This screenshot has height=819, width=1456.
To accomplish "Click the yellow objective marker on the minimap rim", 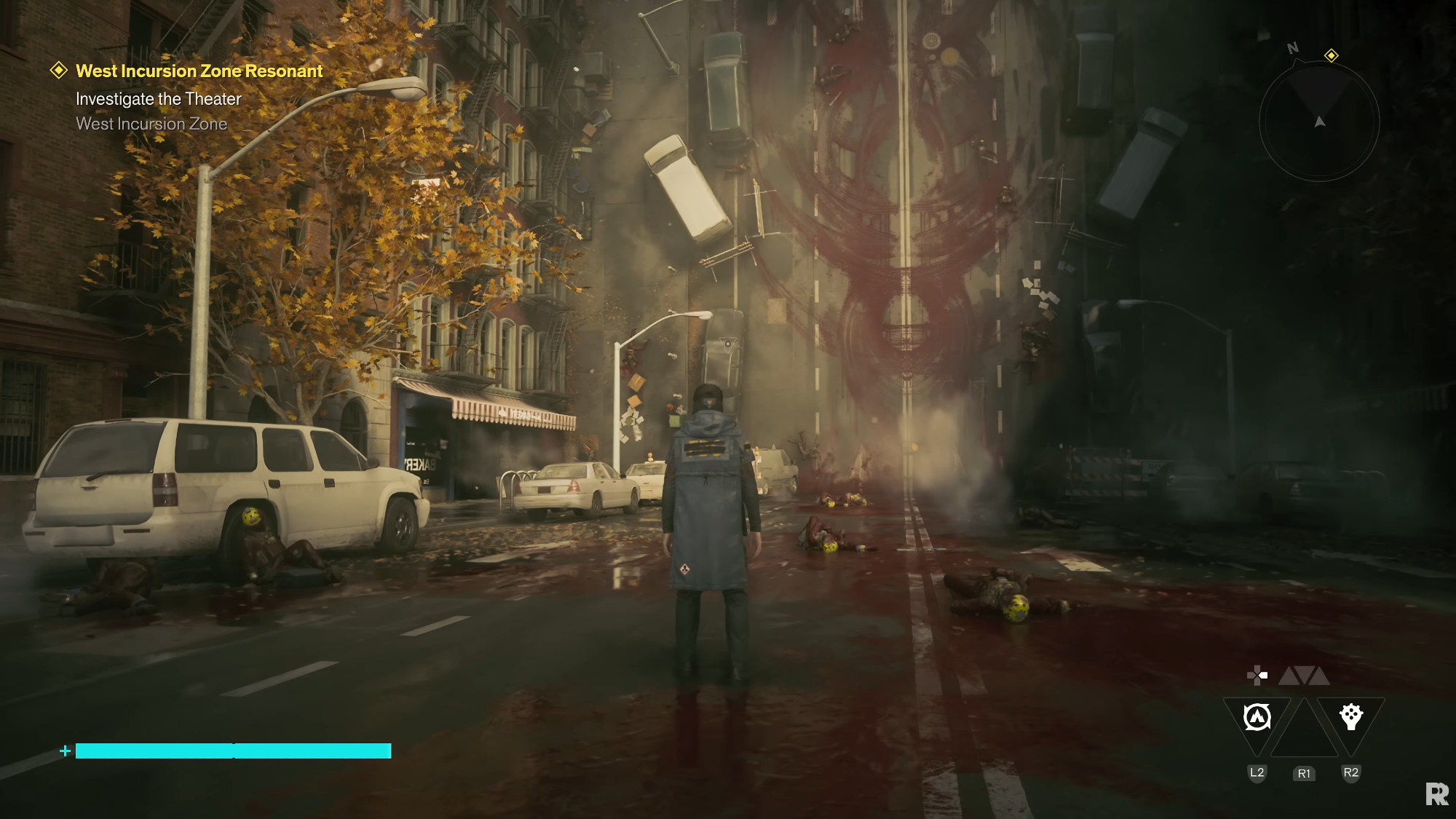I will pyautogui.click(x=1331, y=56).
